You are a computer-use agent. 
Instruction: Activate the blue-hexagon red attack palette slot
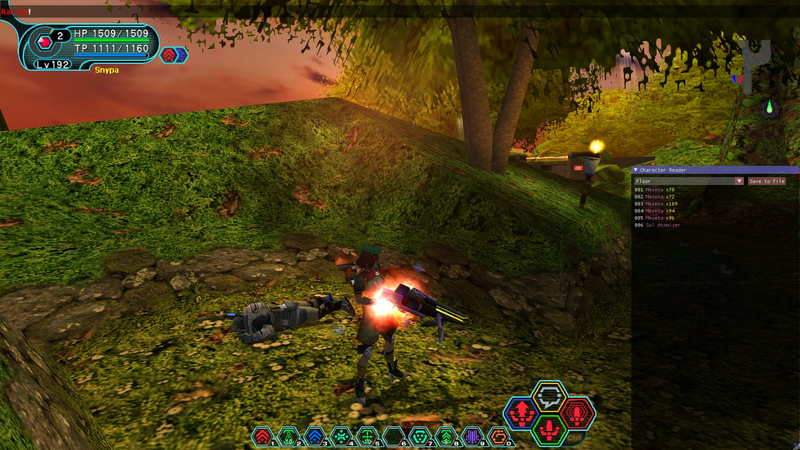tap(521, 413)
